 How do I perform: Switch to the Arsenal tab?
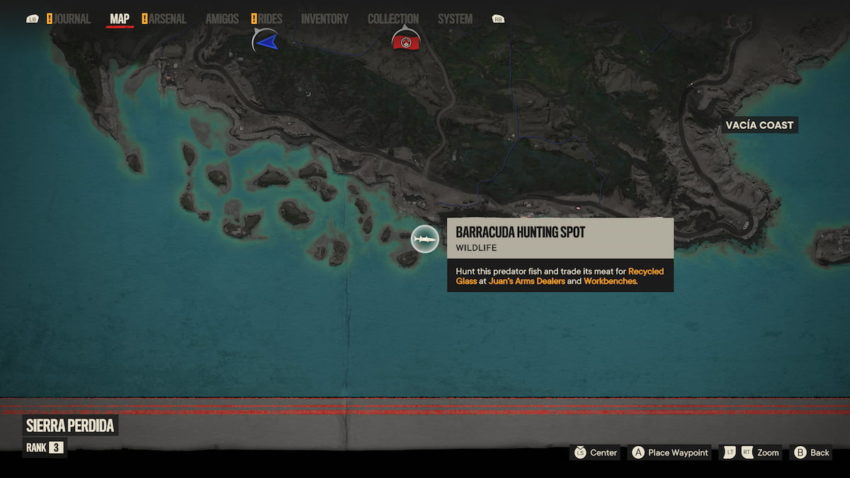[167, 19]
